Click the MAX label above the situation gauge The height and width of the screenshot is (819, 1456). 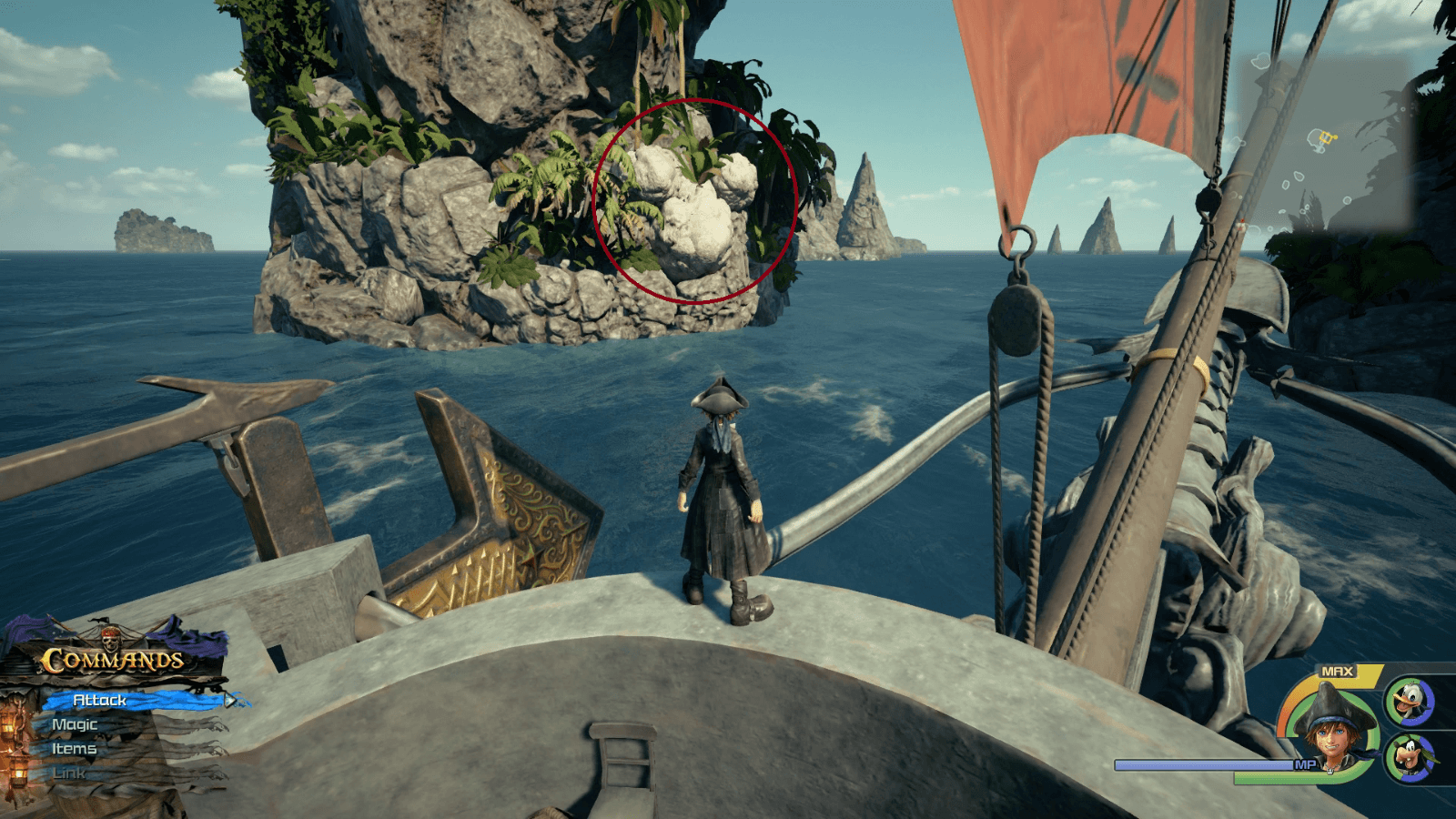pos(1337,671)
